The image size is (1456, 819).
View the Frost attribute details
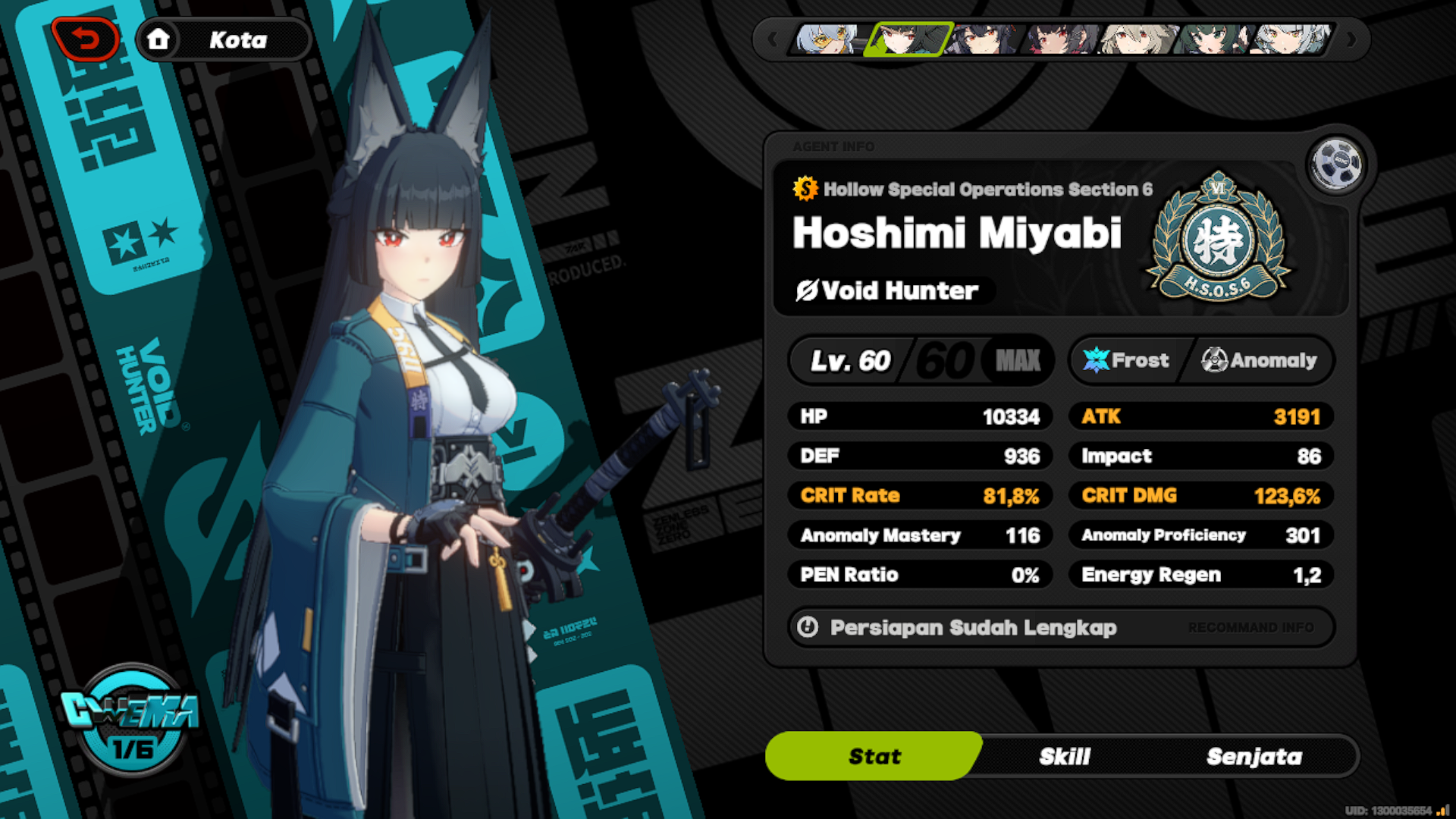tap(1128, 360)
